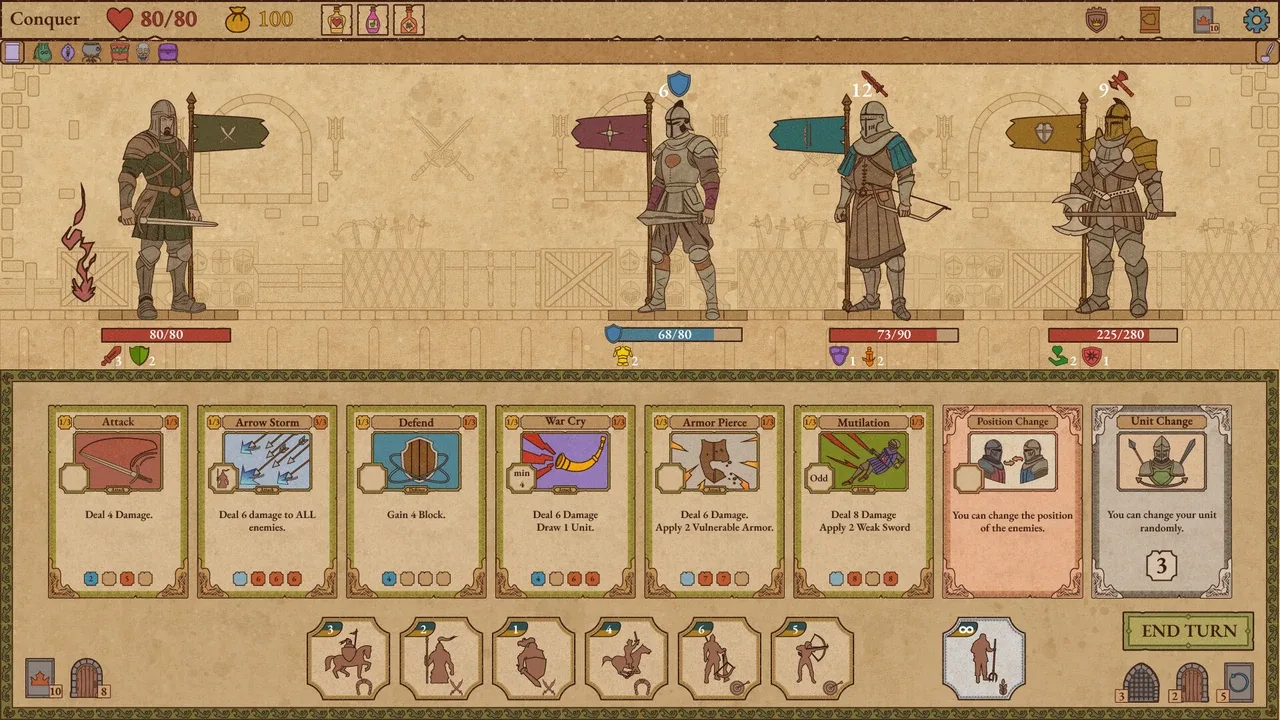Choose the Mutilation card
Screen dimensions: 1280x720
click(x=863, y=501)
